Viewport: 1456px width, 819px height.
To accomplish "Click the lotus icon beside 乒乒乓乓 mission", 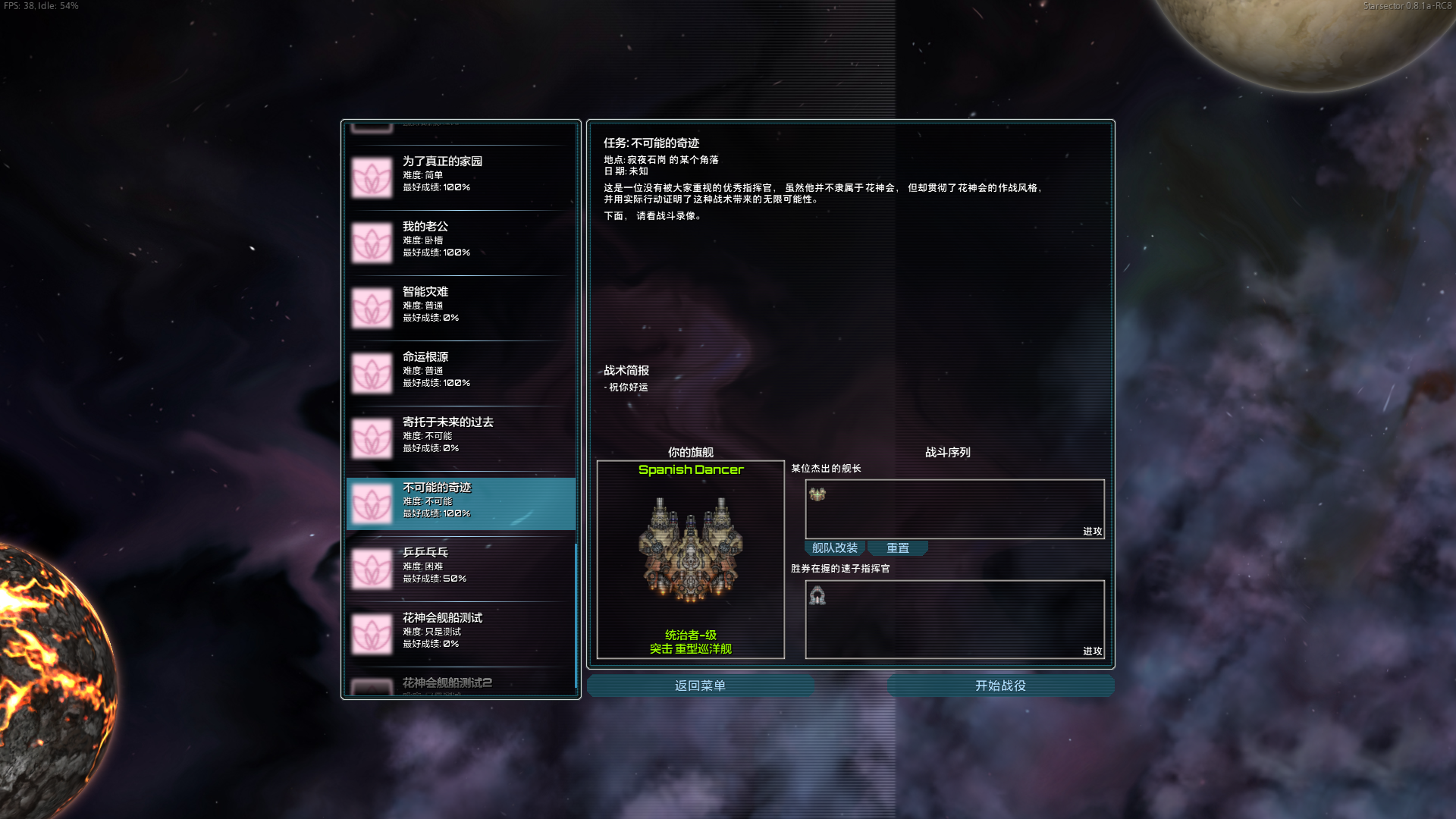I will [371, 568].
